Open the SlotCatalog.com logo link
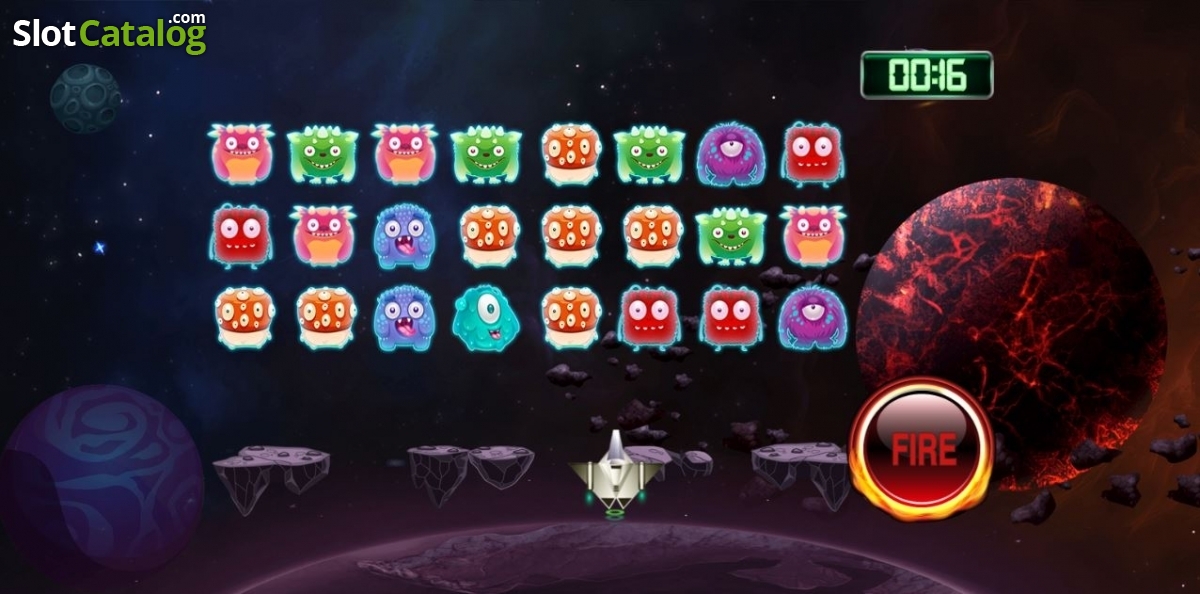The height and width of the screenshot is (594, 1200). pos(109,33)
